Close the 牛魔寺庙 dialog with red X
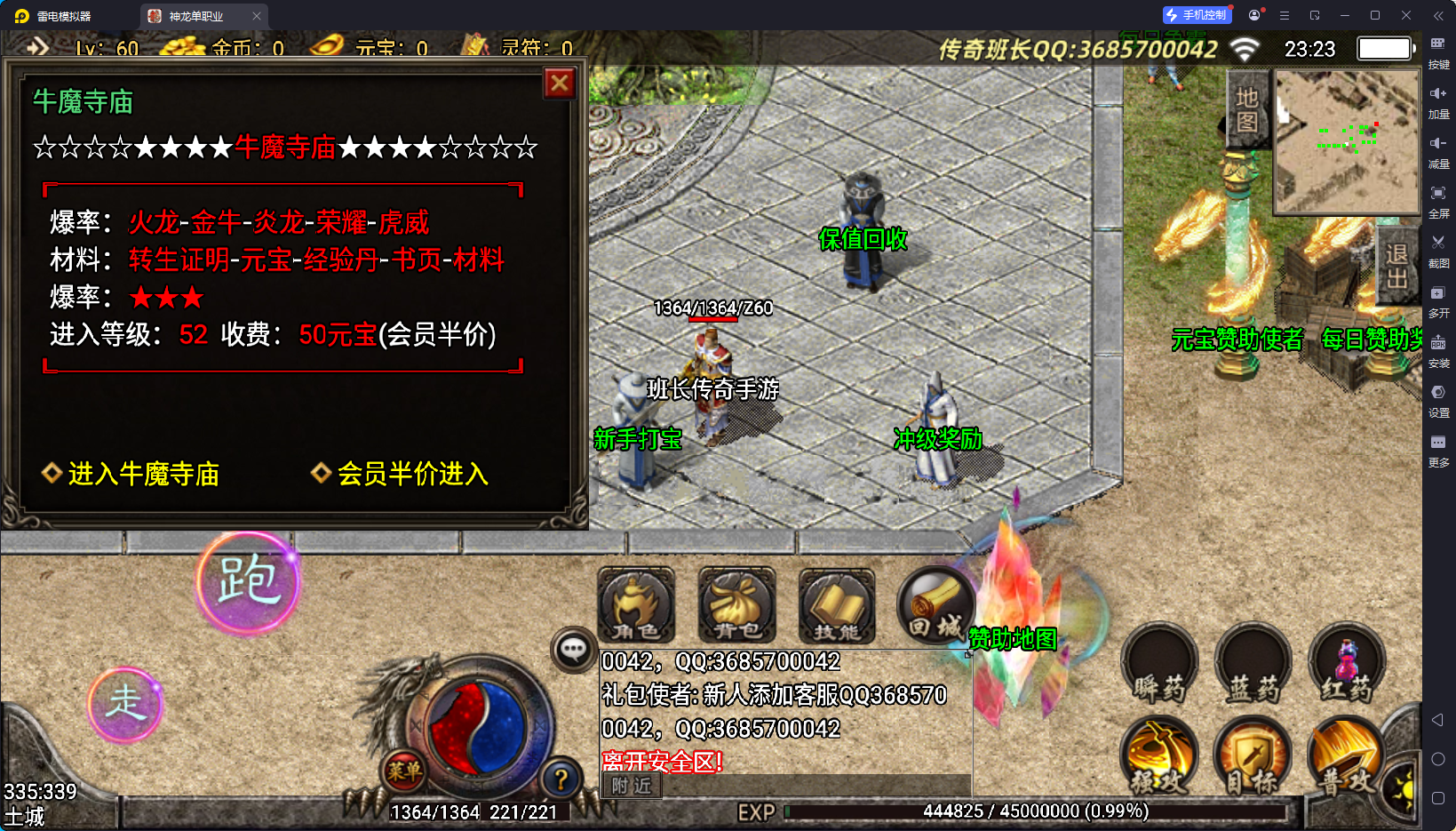 (x=560, y=84)
